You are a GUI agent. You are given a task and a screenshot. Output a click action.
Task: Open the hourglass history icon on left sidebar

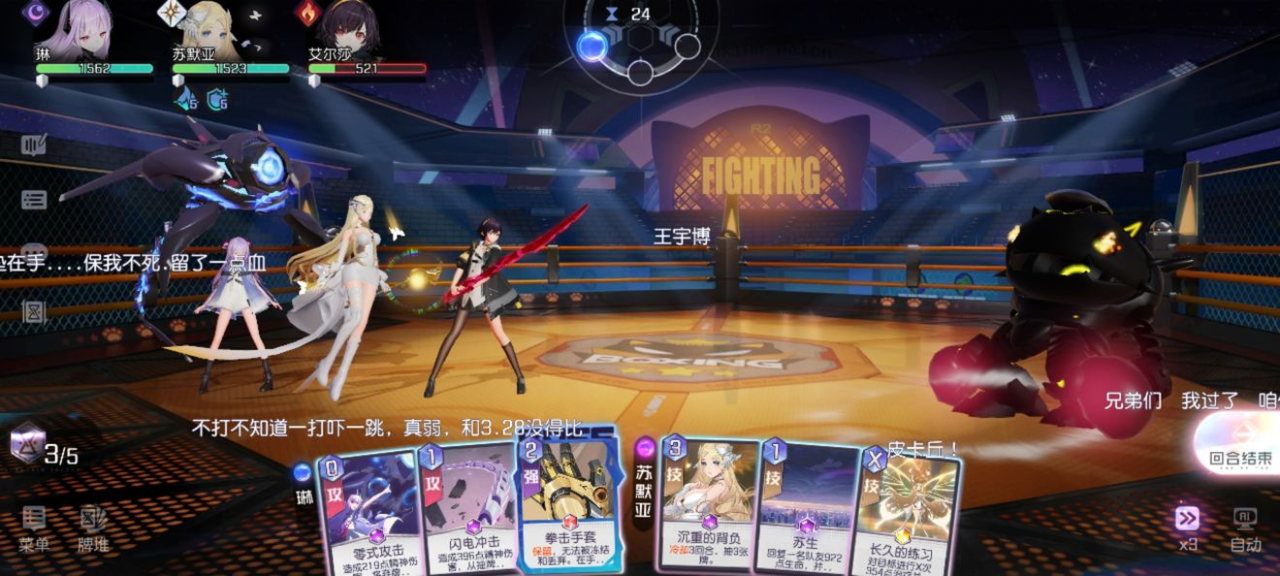click(34, 312)
